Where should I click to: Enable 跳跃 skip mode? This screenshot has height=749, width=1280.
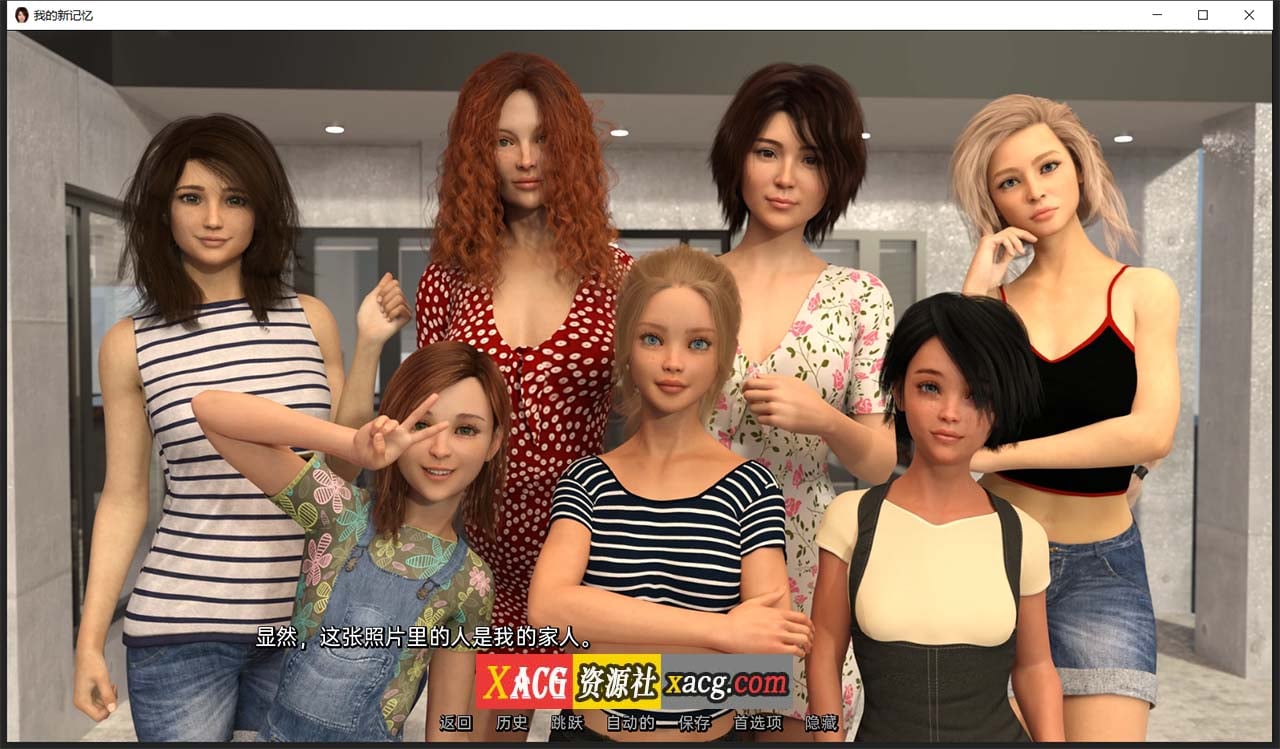coord(564,722)
